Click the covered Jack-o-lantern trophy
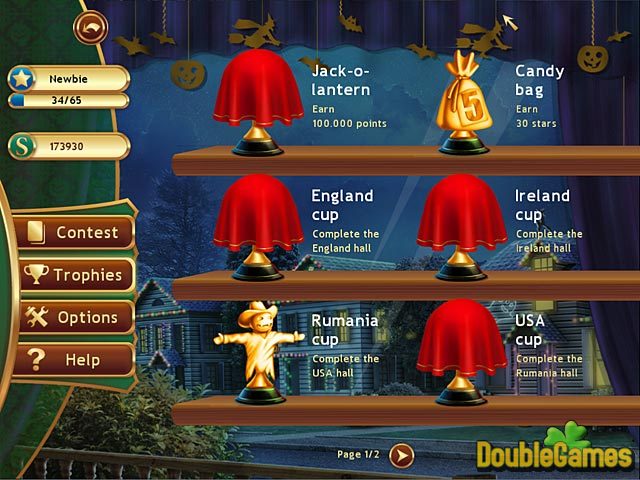The image size is (640, 480). click(258, 100)
